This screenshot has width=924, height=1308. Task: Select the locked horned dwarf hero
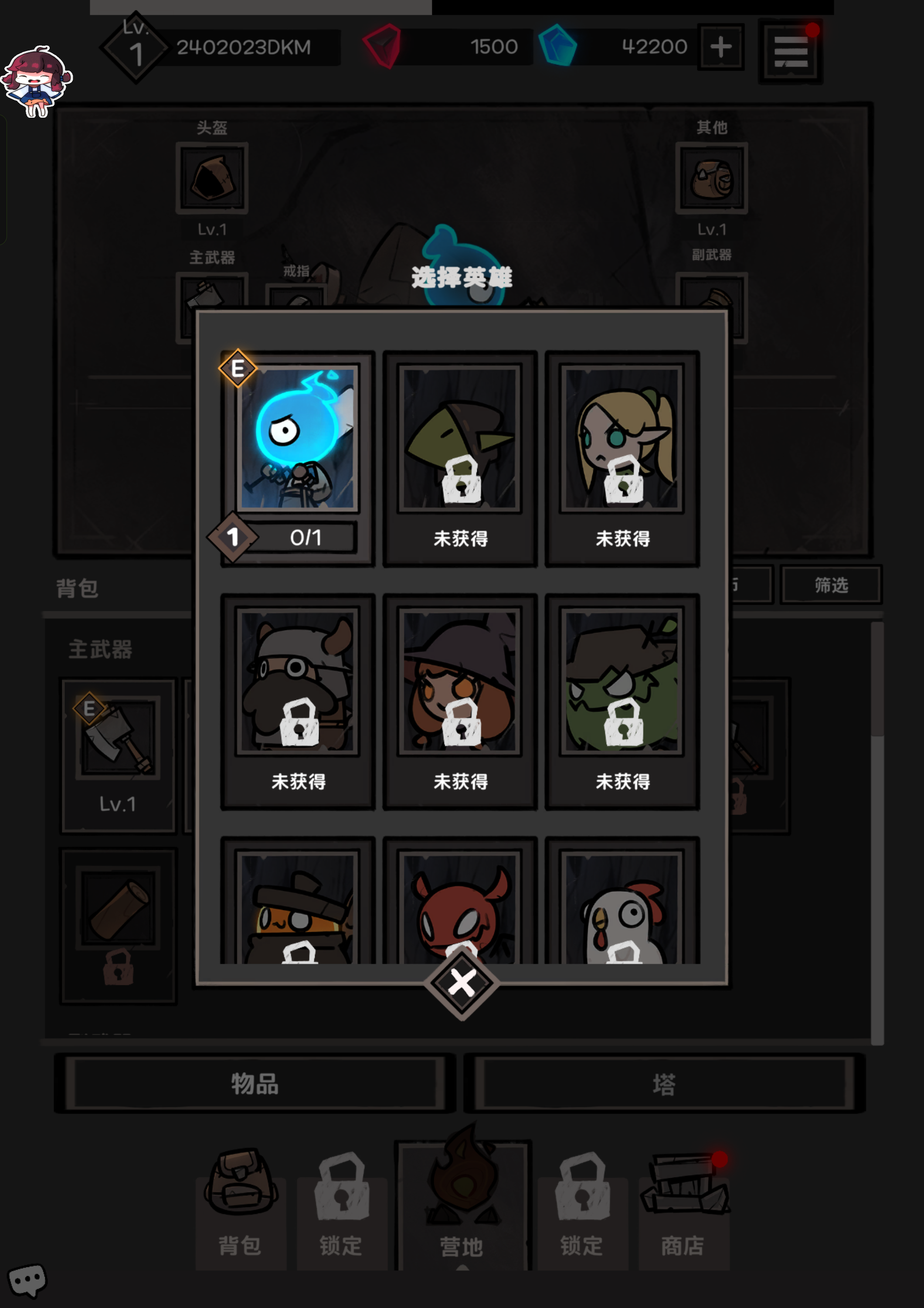coord(298,682)
